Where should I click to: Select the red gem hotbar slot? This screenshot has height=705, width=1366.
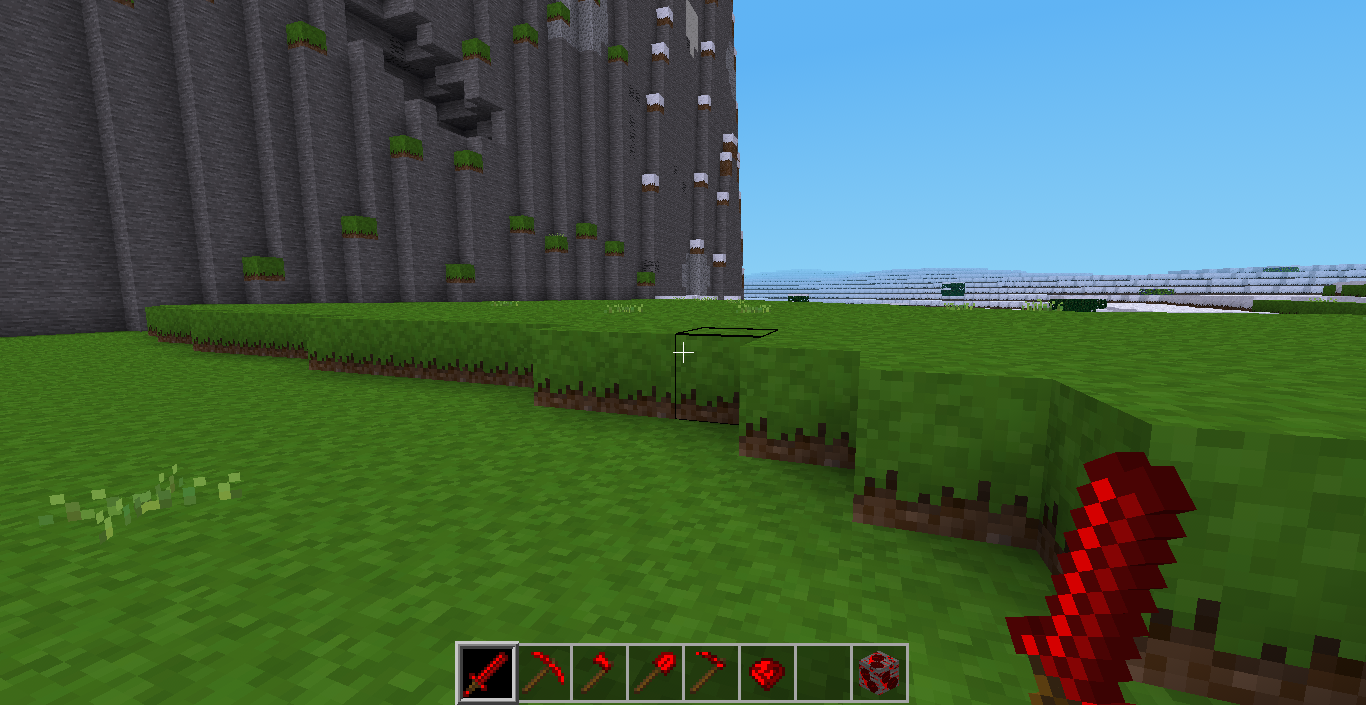768,671
